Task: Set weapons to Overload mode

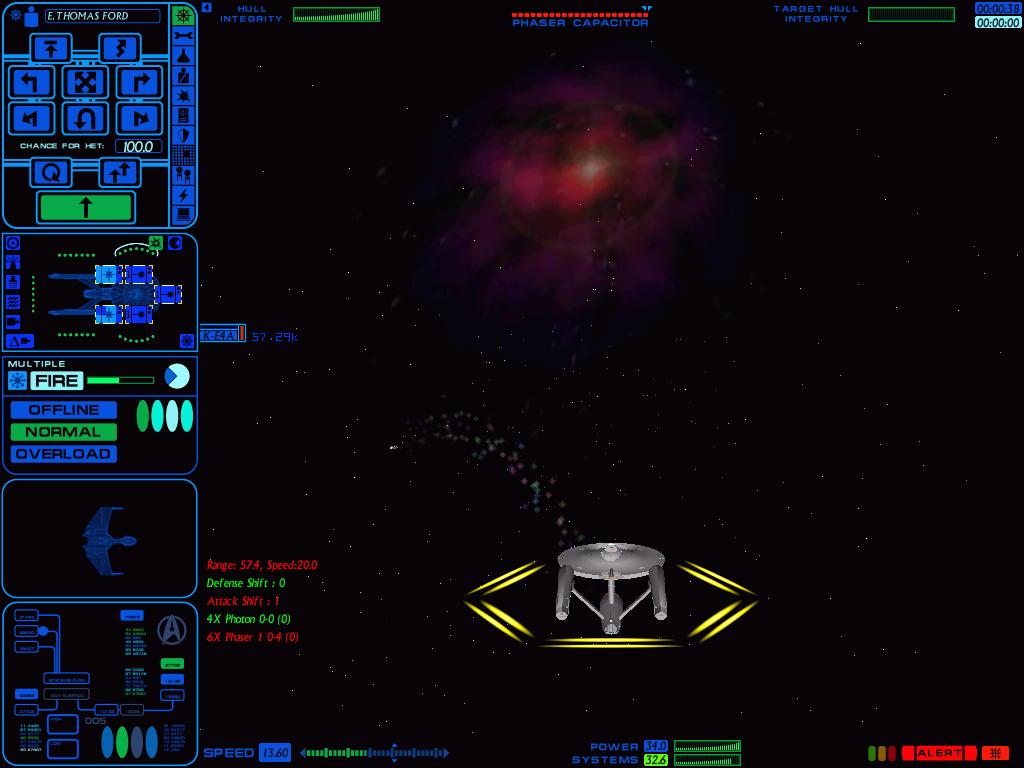Action: [x=64, y=454]
